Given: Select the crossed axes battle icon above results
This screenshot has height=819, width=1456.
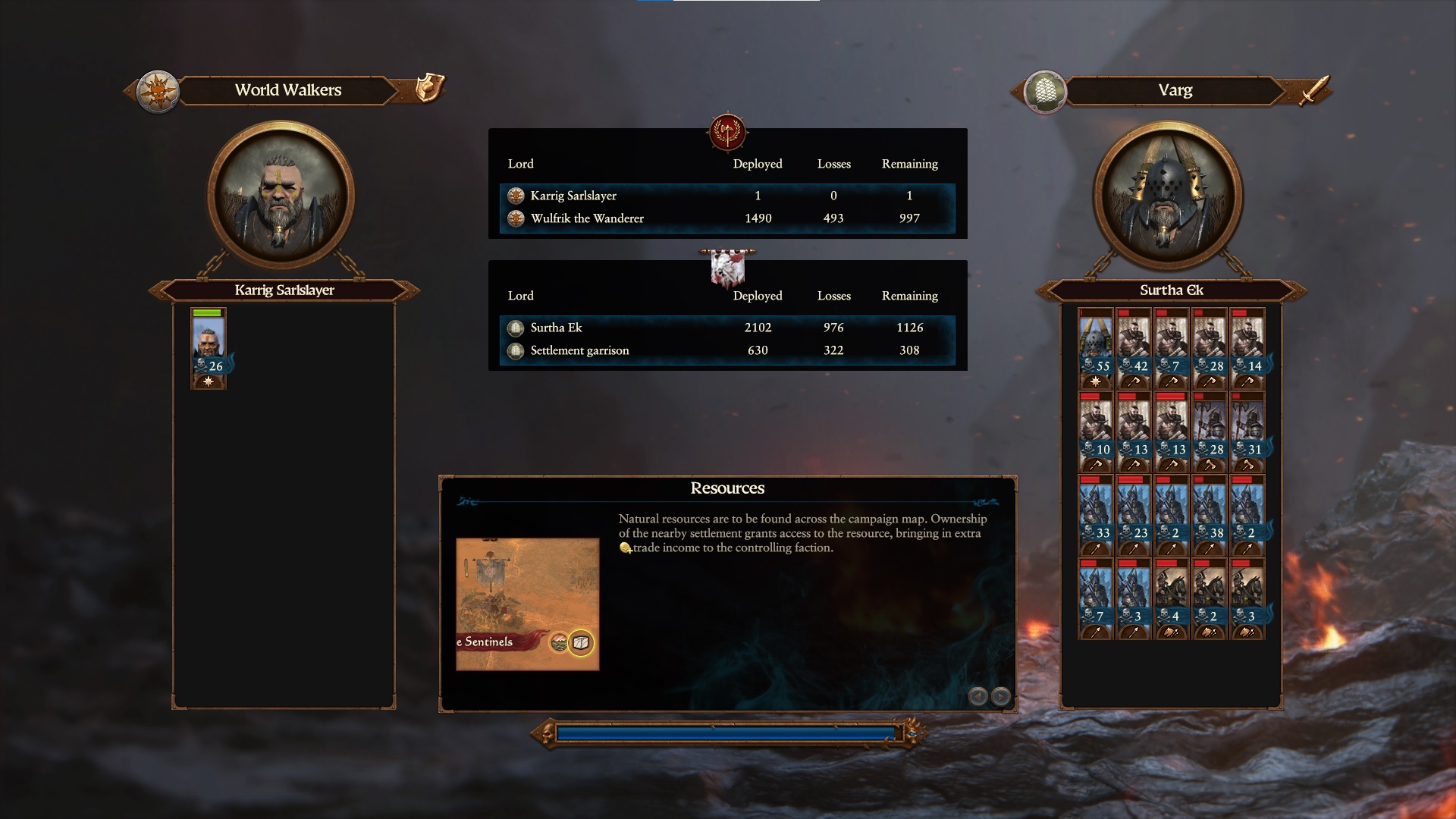Looking at the screenshot, I should (726, 130).
